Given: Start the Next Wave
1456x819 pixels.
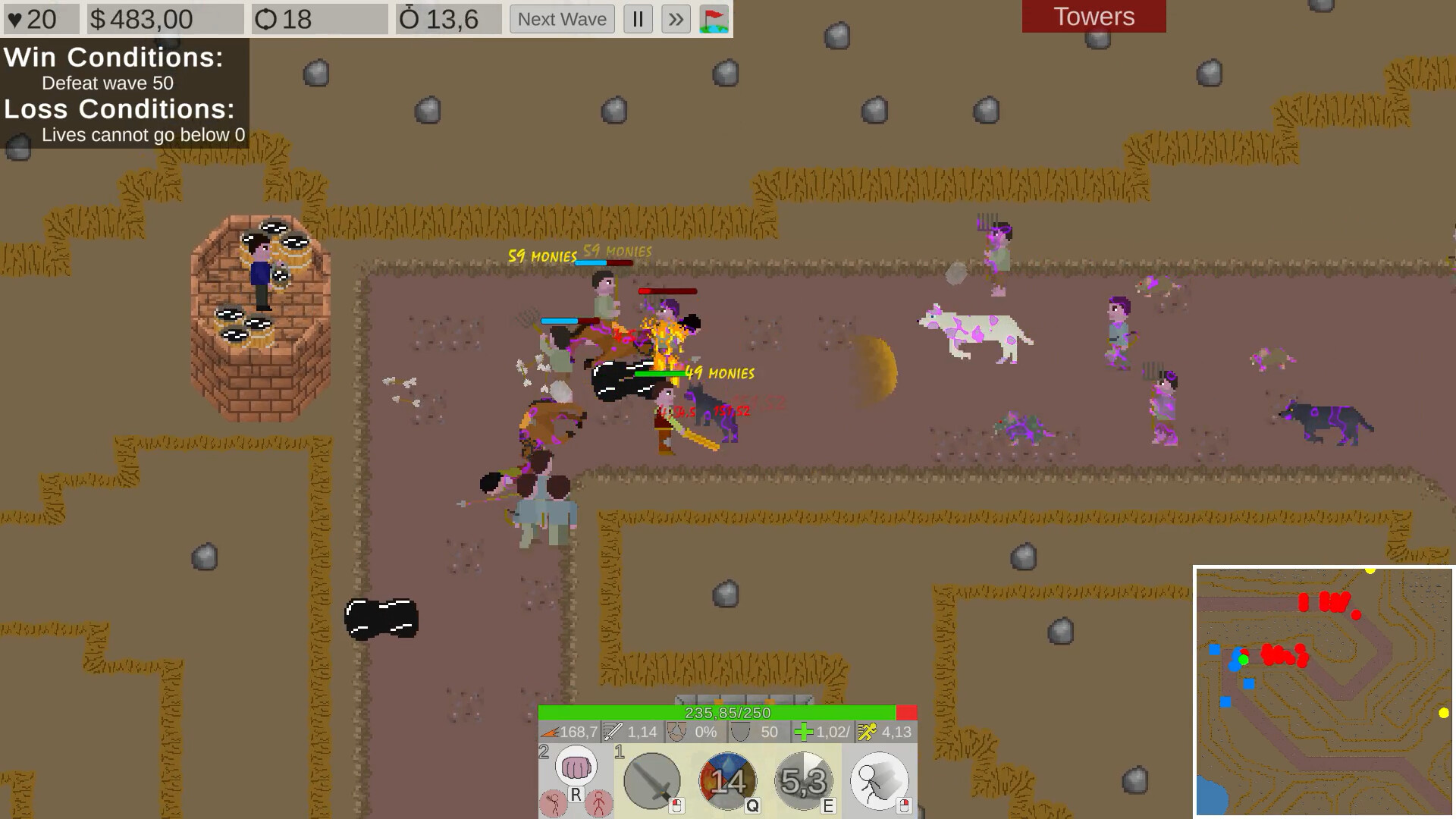Looking at the screenshot, I should 561,19.
